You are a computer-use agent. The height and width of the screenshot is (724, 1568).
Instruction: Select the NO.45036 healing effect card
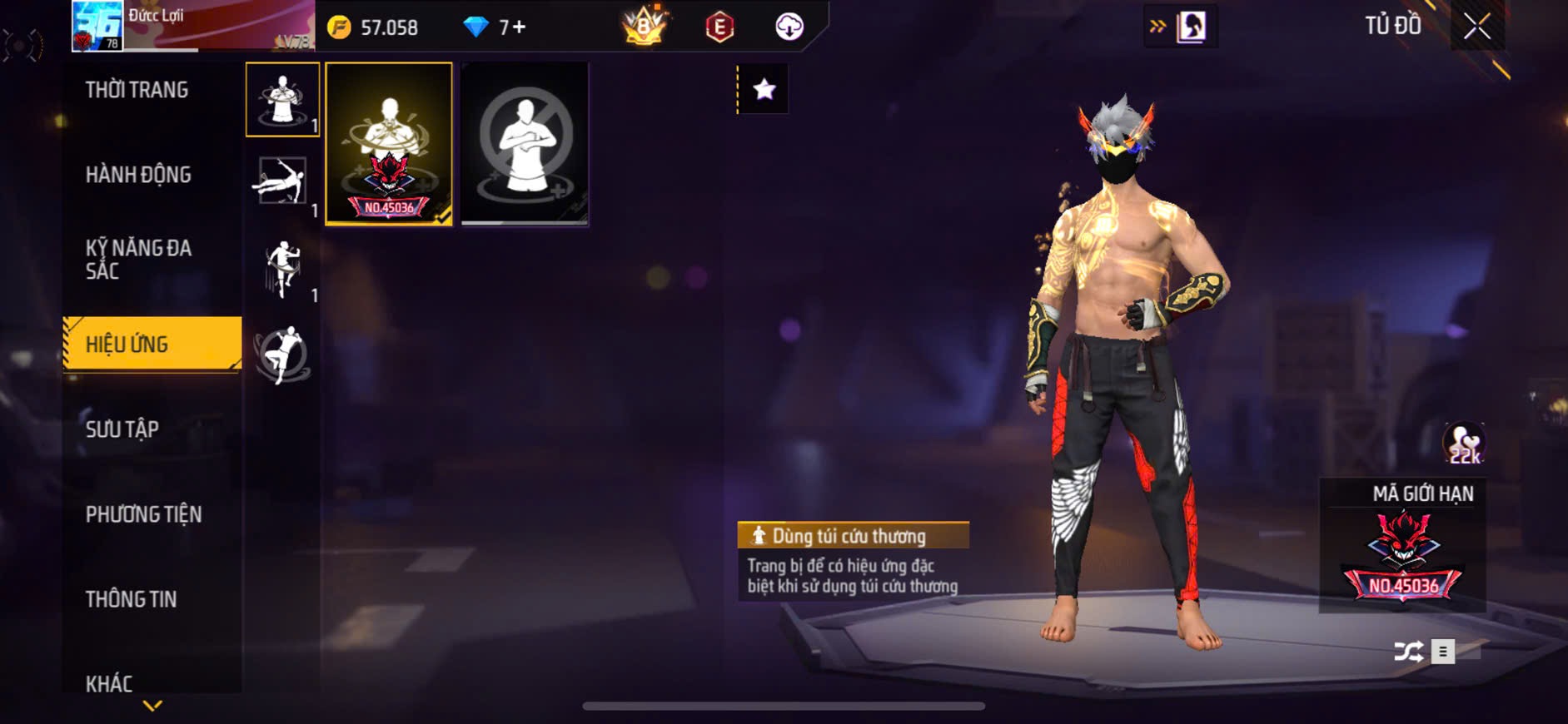tap(389, 143)
